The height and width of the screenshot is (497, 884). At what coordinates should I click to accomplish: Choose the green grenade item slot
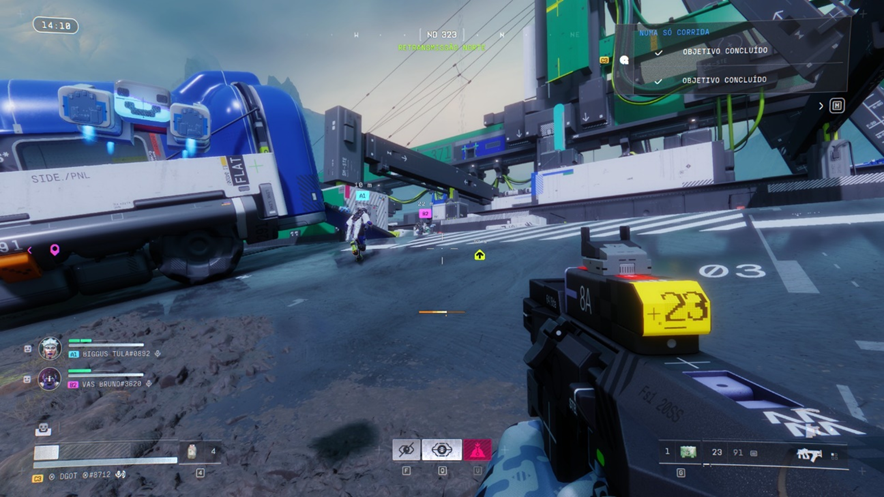688,453
